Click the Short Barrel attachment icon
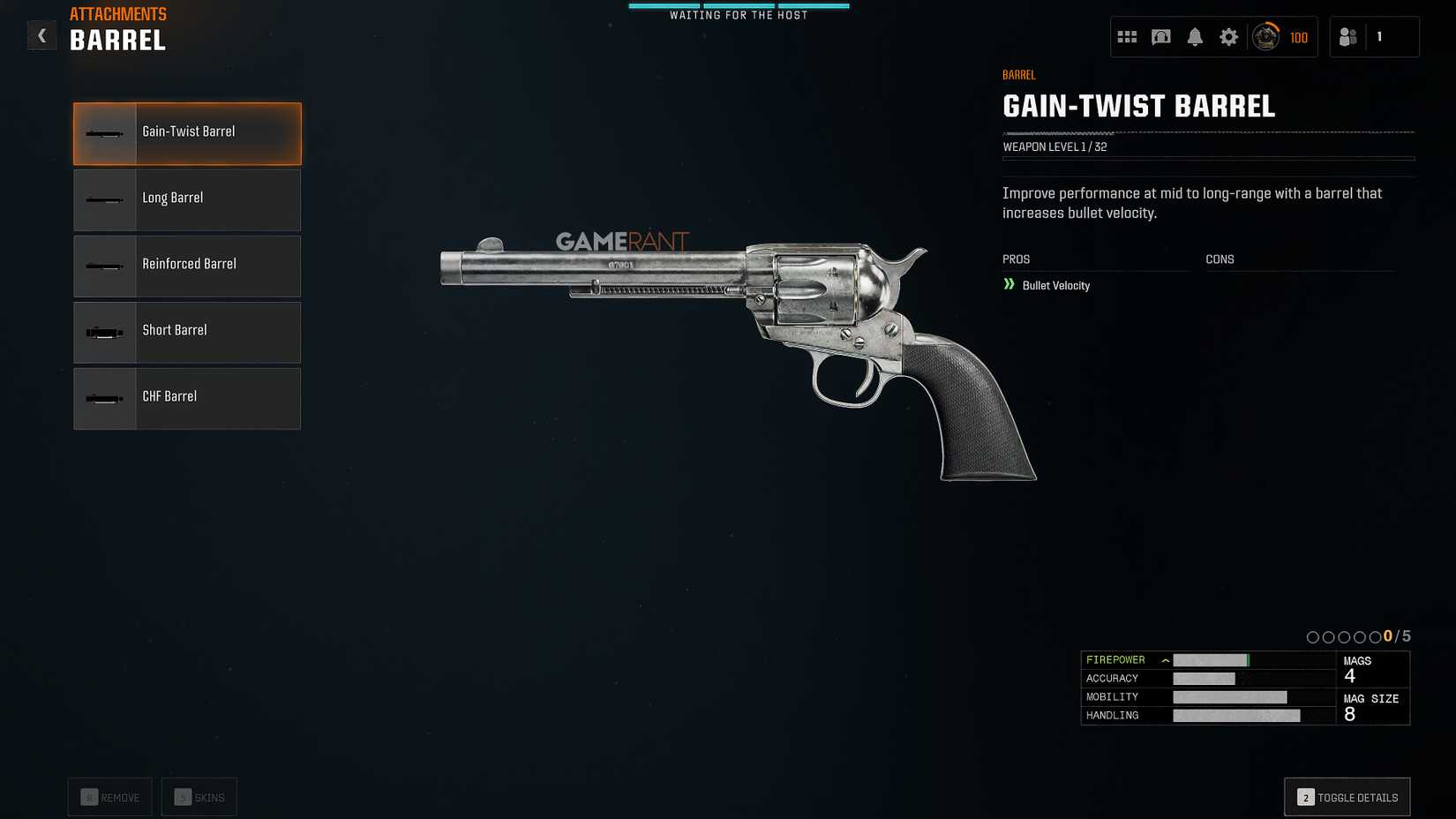The width and height of the screenshot is (1456, 819). click(104, 332)
